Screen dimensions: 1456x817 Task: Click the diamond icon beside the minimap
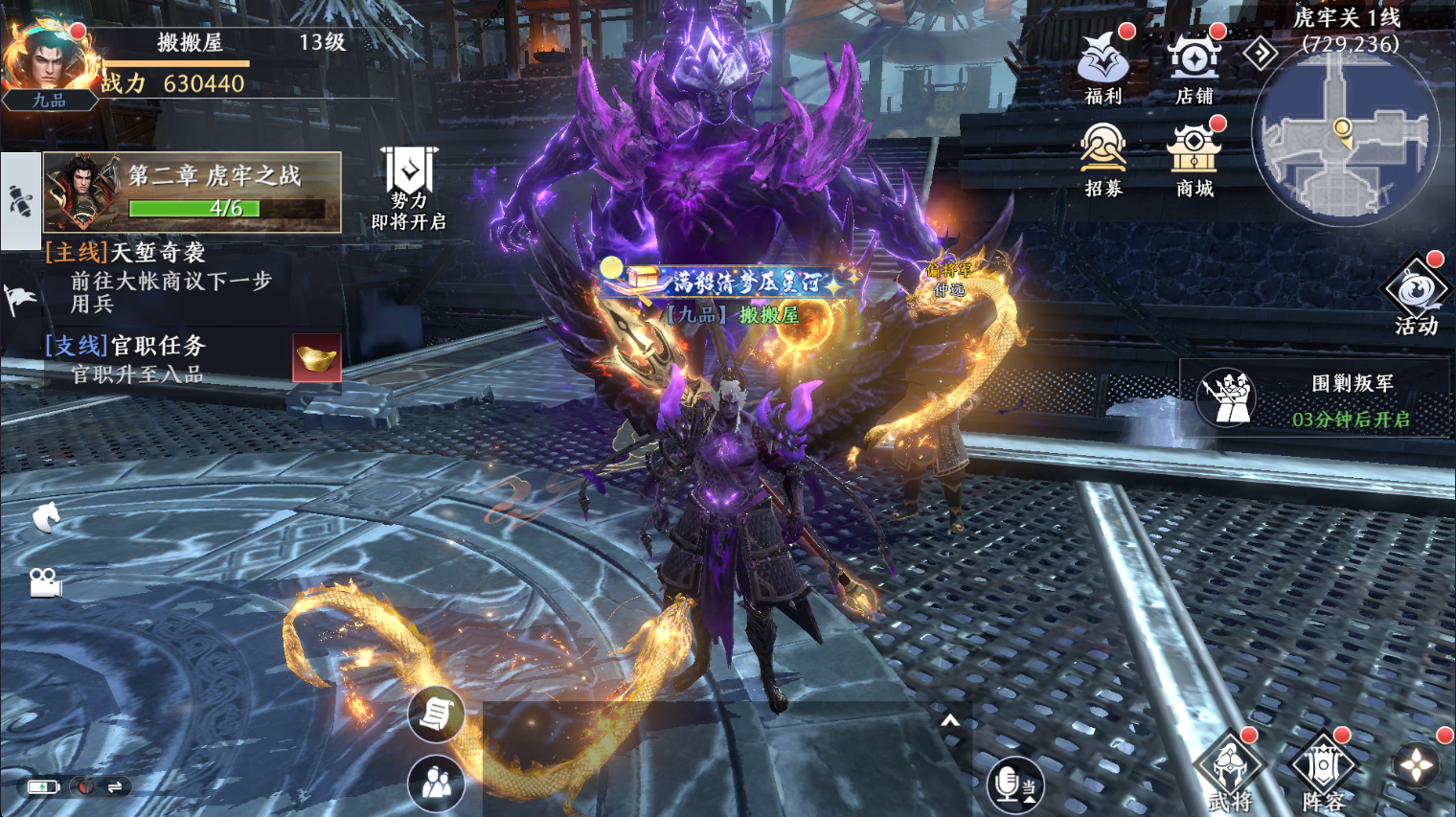pyautogui.click(x=1261, y=53)
